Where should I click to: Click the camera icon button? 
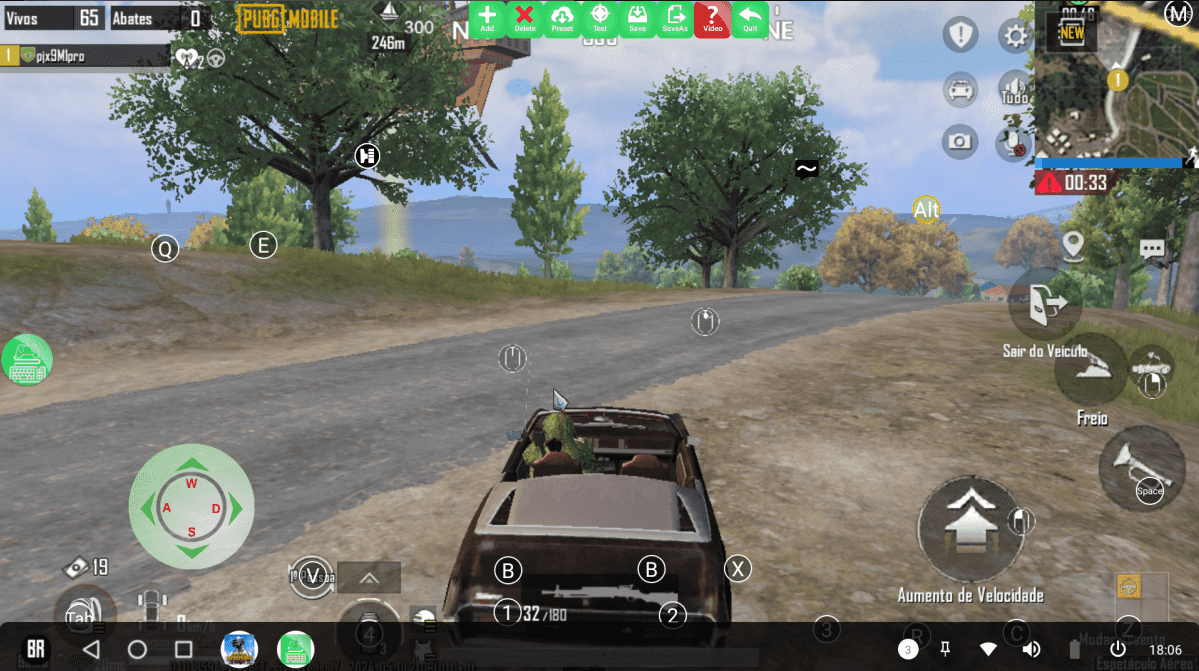[960, 142]
